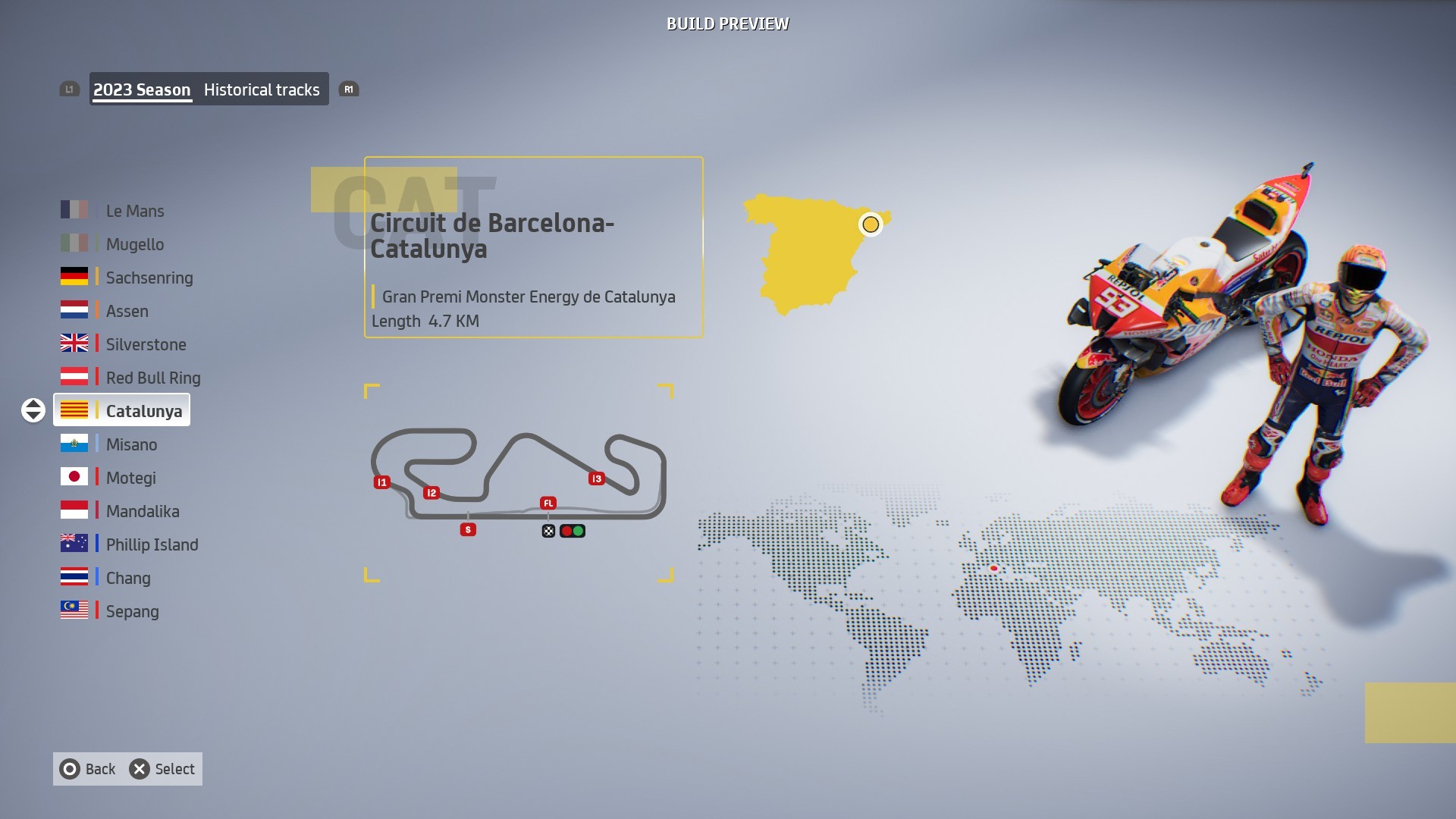Click the Catalunya track layout map
This screenshot has width=1456, height=819.
coord(519,482)
